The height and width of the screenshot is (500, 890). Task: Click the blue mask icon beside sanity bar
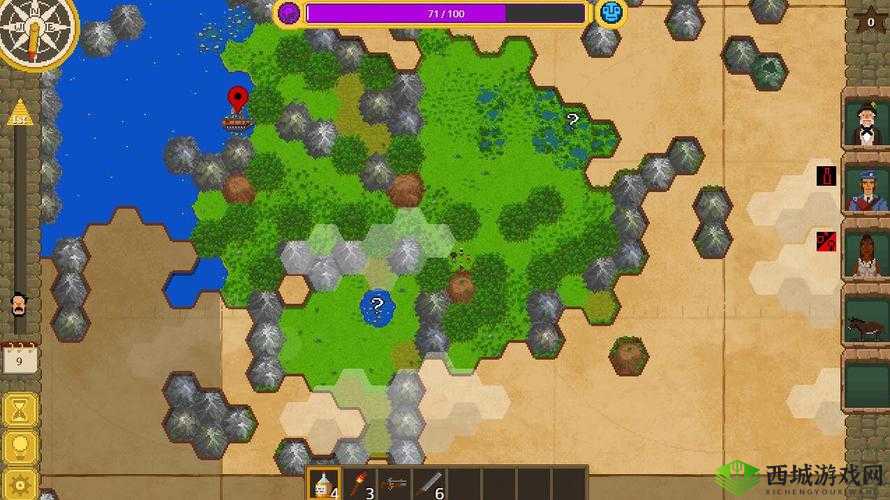[x=610, y=12]
